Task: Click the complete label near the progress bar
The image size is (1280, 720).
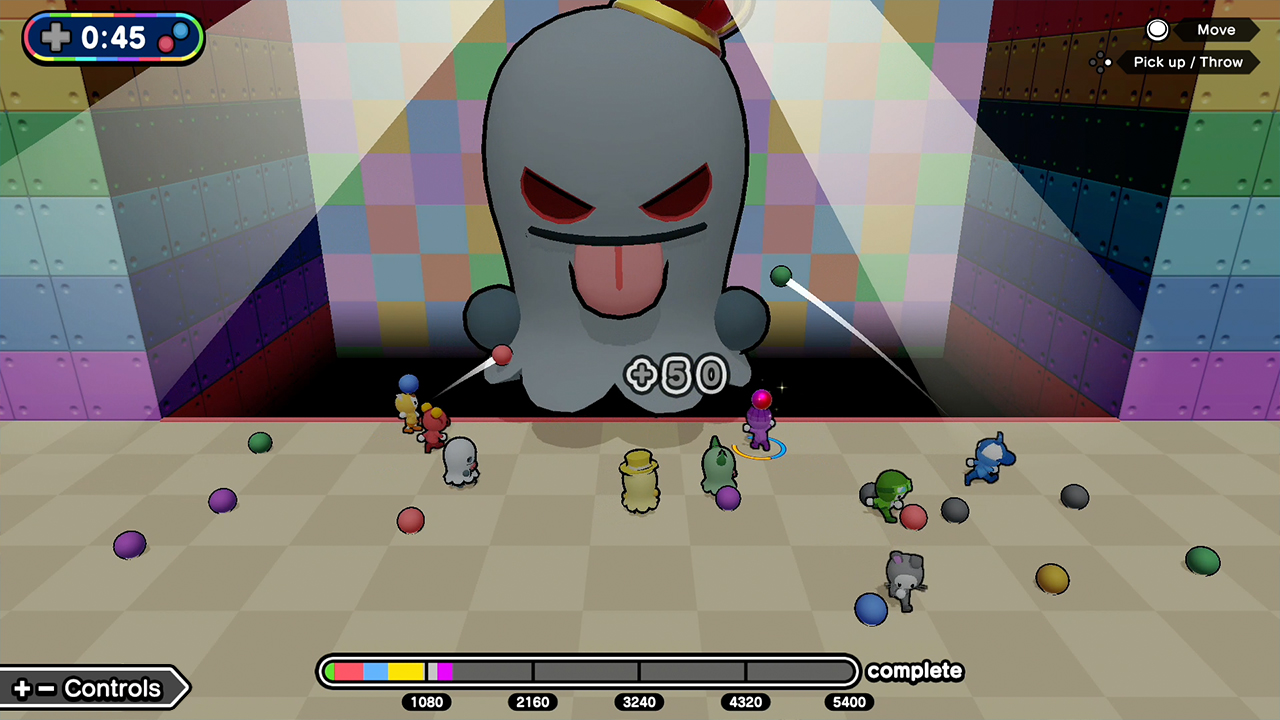Action: pyautogui.click(x=914, y=672)
